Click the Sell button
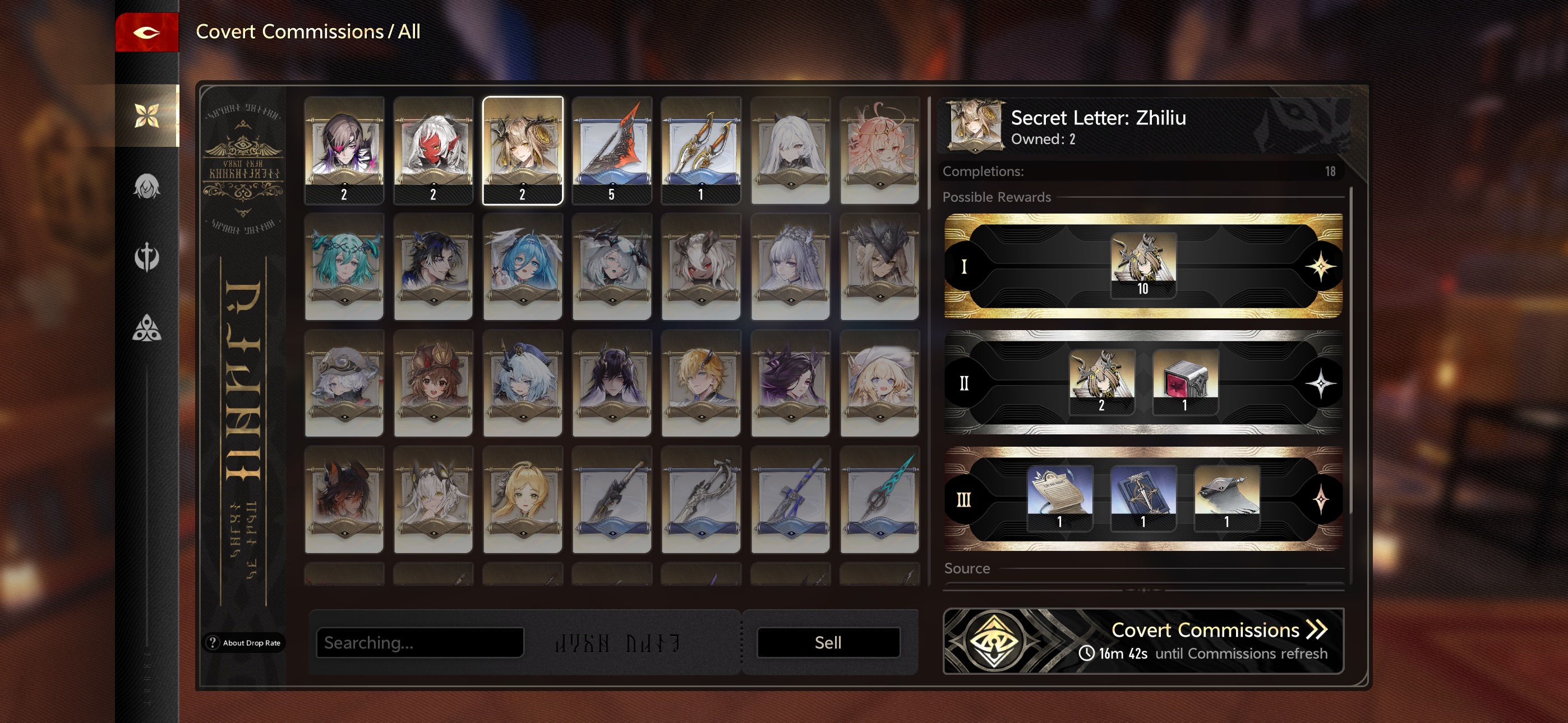 [828, 643]
